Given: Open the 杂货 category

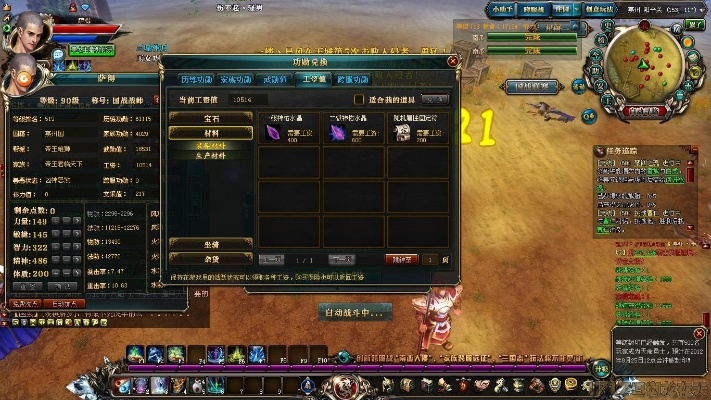Looking at the screenshot, I should coord(210,257).
